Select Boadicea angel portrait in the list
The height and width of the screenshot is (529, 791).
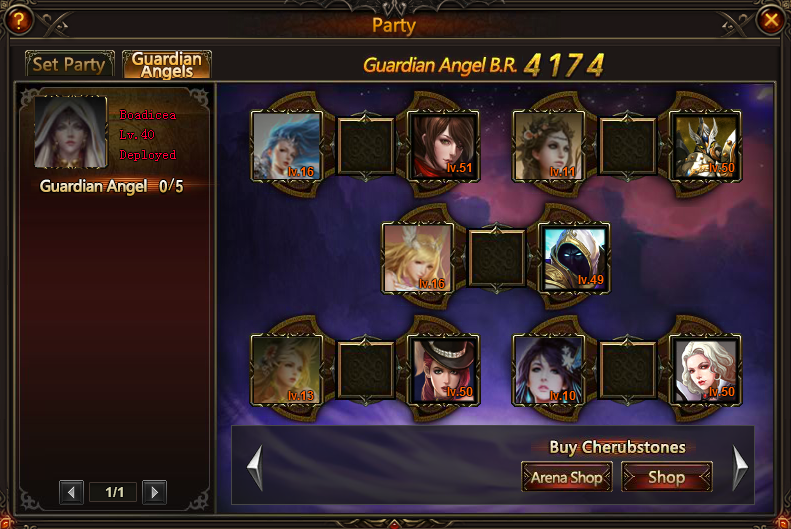(x=71, y=132)
